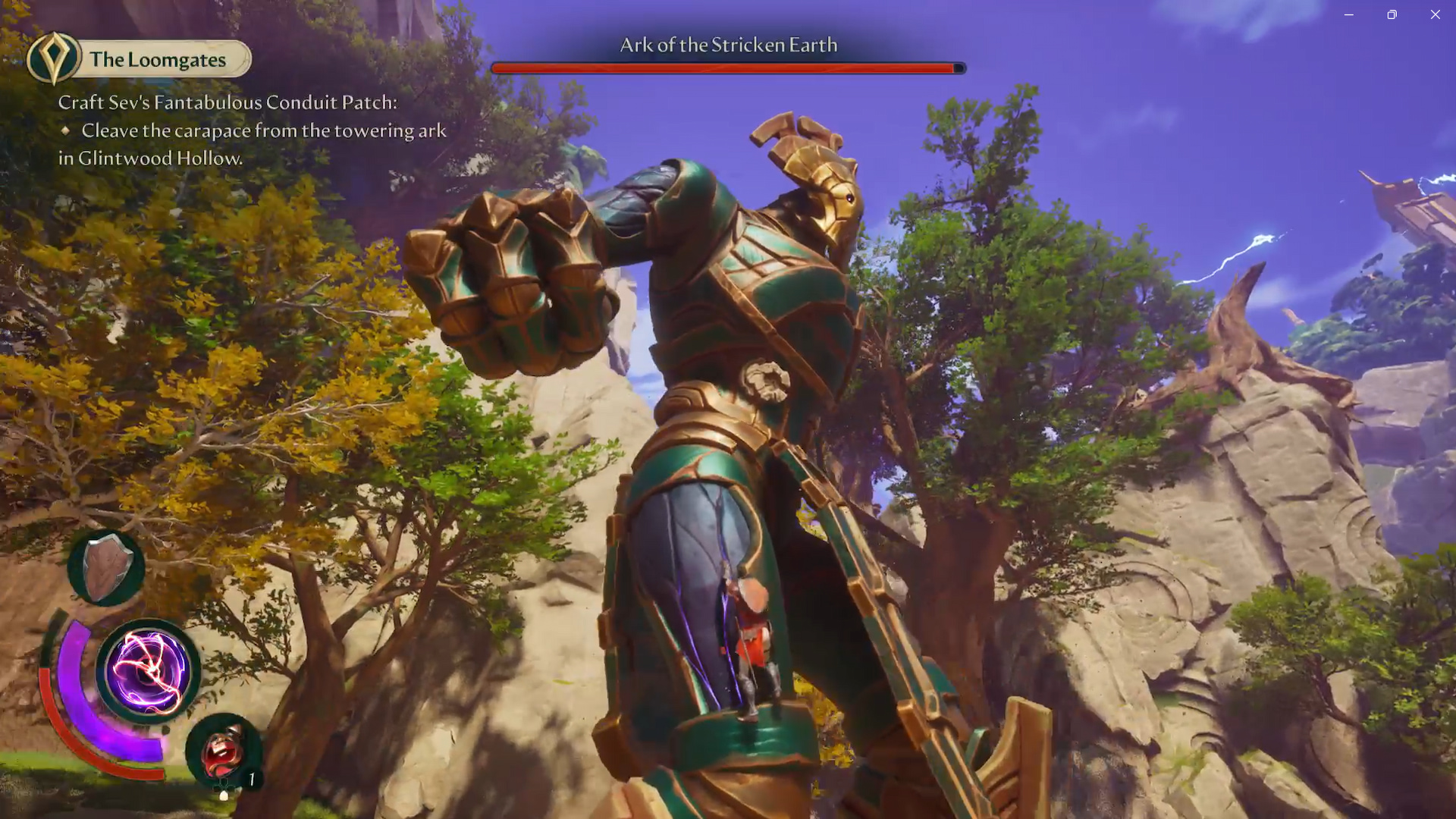Screen dimensions: 1456x819
Task: Minimize the game window
Action: (x=1348, y=14)
